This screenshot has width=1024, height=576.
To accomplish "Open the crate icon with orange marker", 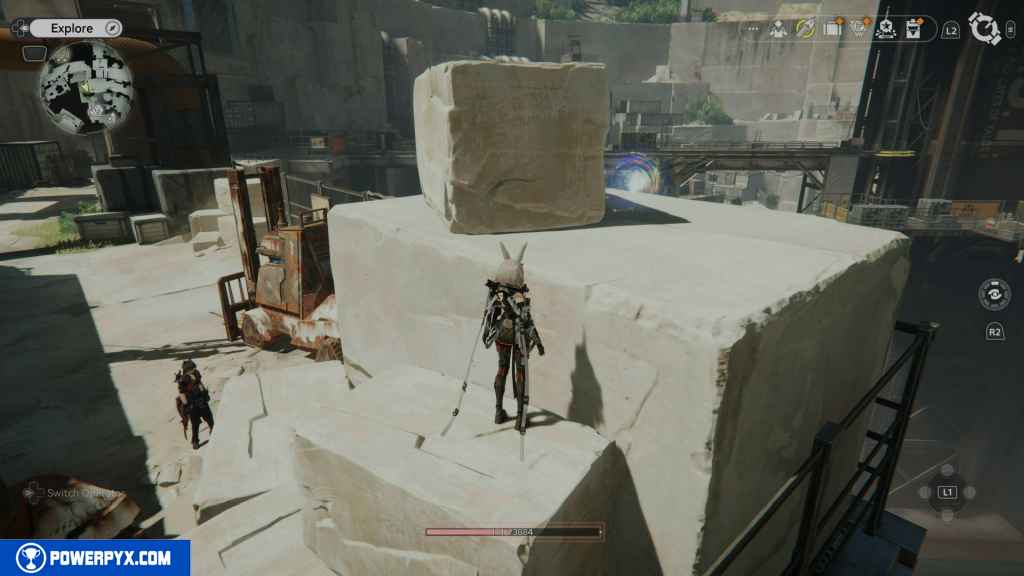I will 832,29.
